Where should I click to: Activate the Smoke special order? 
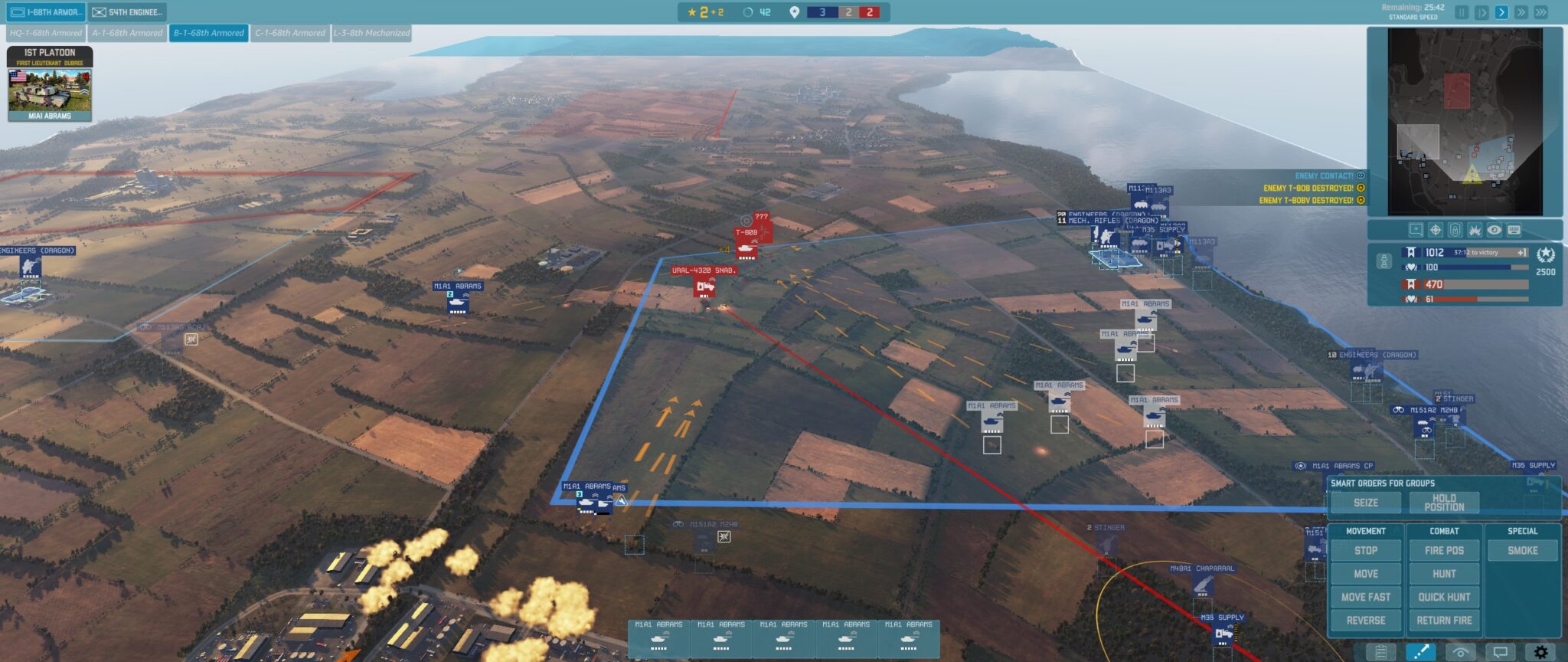pyautogui.click(x=1524, y=550)
